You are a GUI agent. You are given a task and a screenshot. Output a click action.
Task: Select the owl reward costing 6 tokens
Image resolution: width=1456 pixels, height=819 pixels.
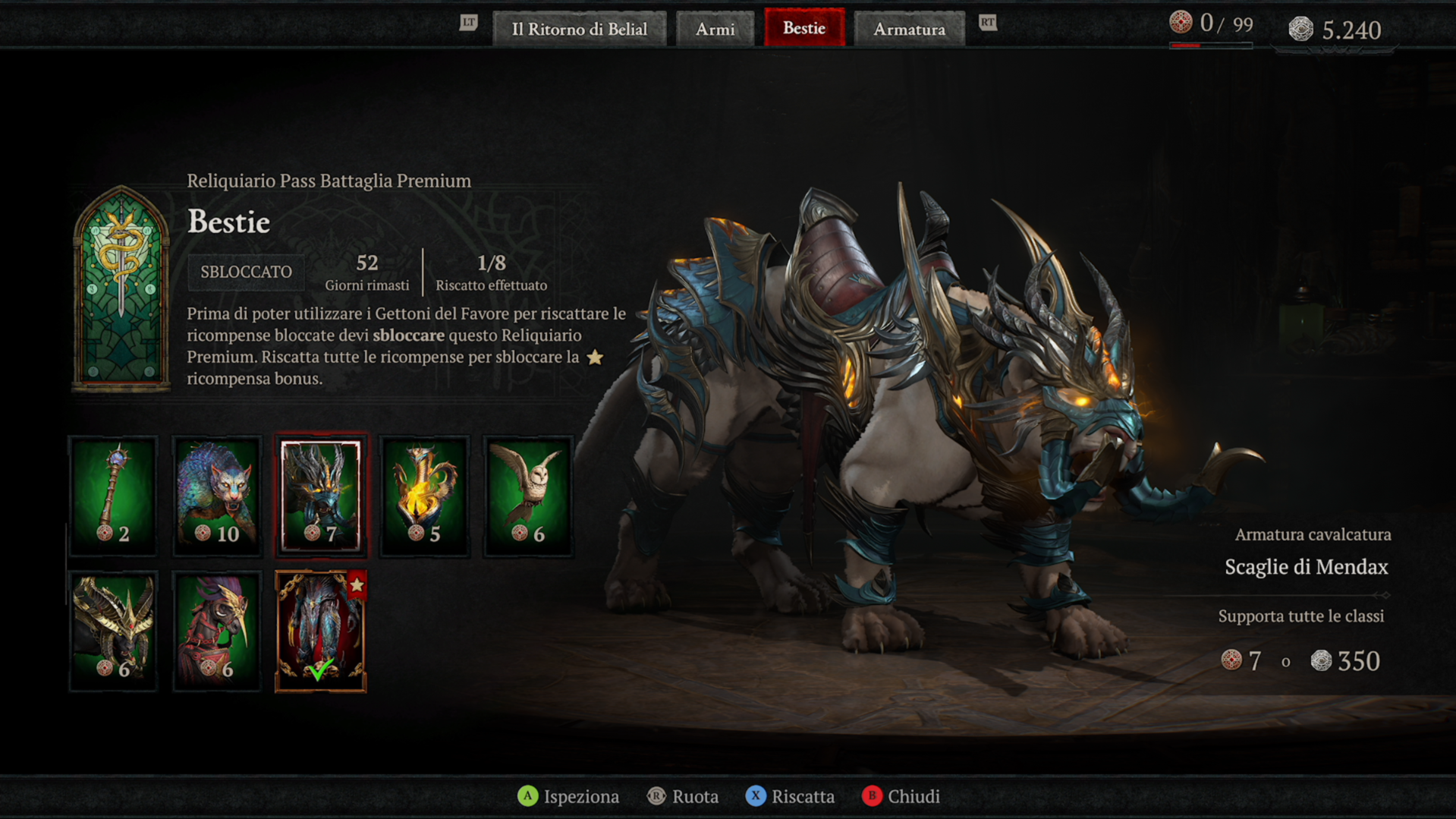[528, 496]
